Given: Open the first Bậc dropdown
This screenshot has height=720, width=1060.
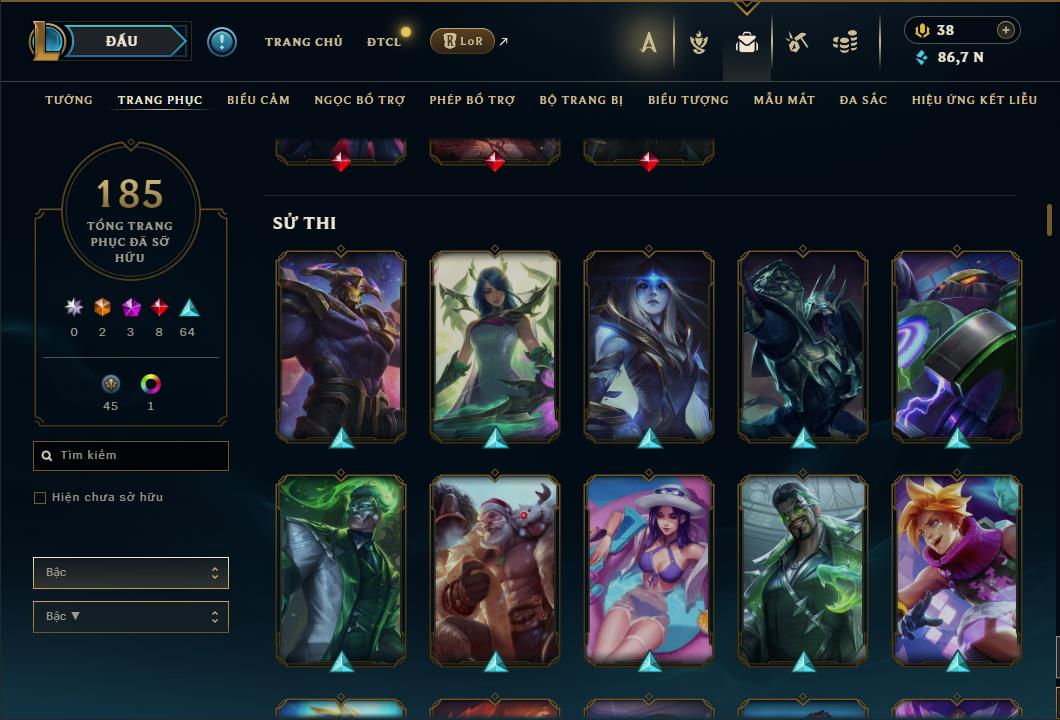Looking at the screenshot, I should [x=131, y=573].
